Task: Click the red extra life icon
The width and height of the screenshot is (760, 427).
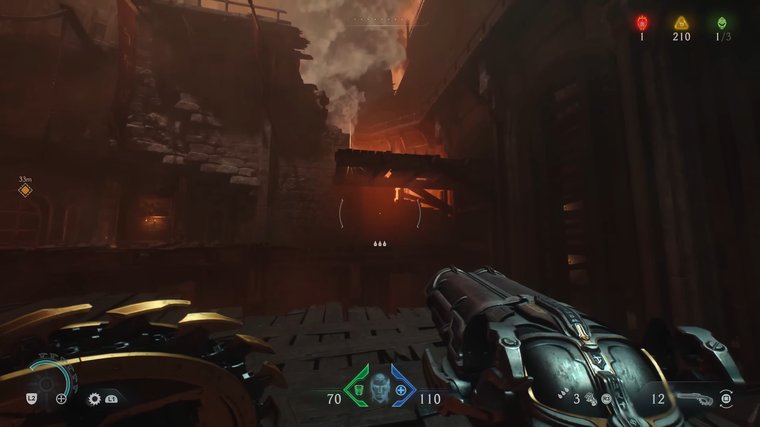Action: pos(641,22)
